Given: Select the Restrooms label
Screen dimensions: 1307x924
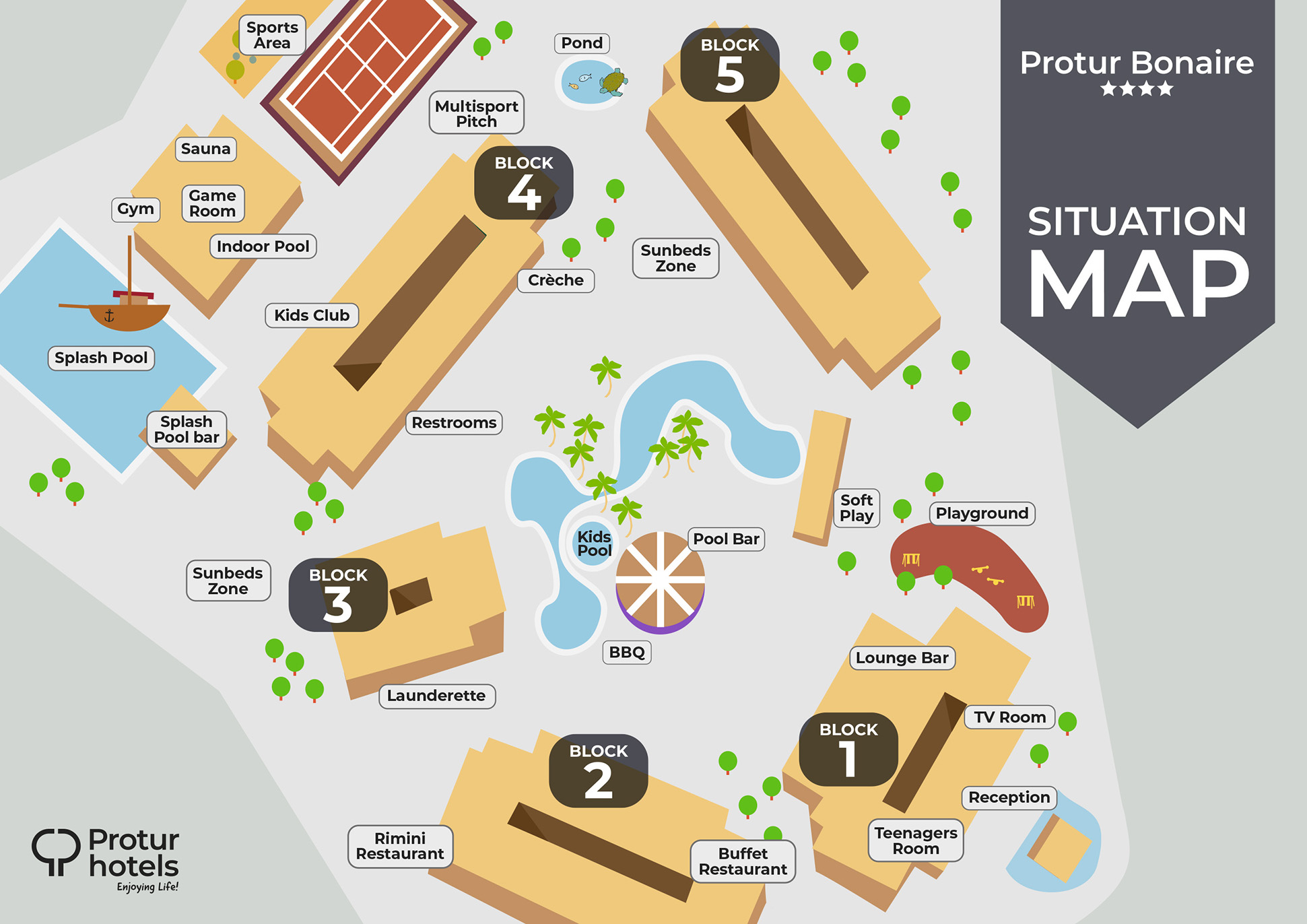Looking at the screenshot, I should 454,423.
